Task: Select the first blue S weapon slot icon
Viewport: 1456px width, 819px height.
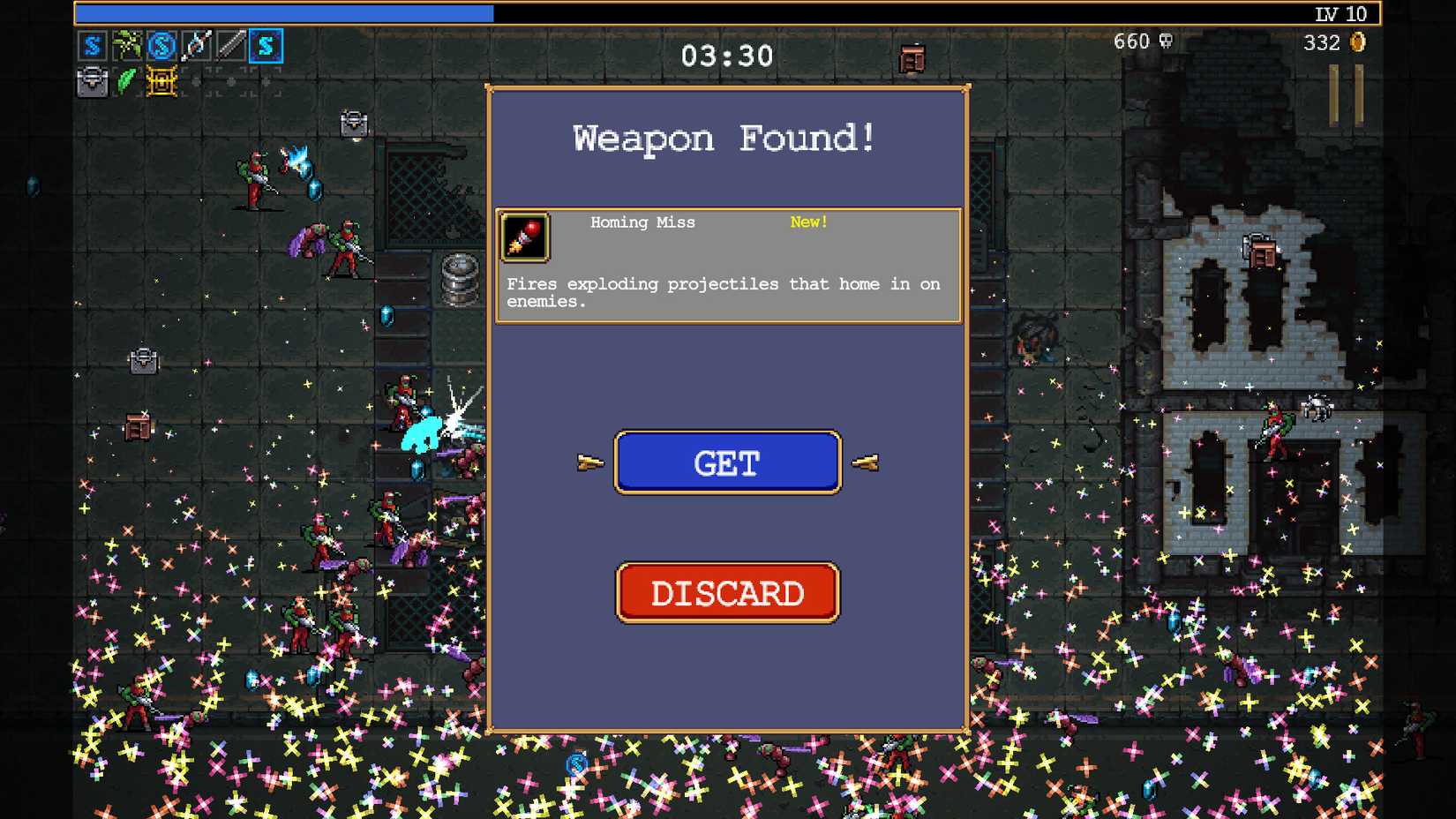Action: coord(92,46)
